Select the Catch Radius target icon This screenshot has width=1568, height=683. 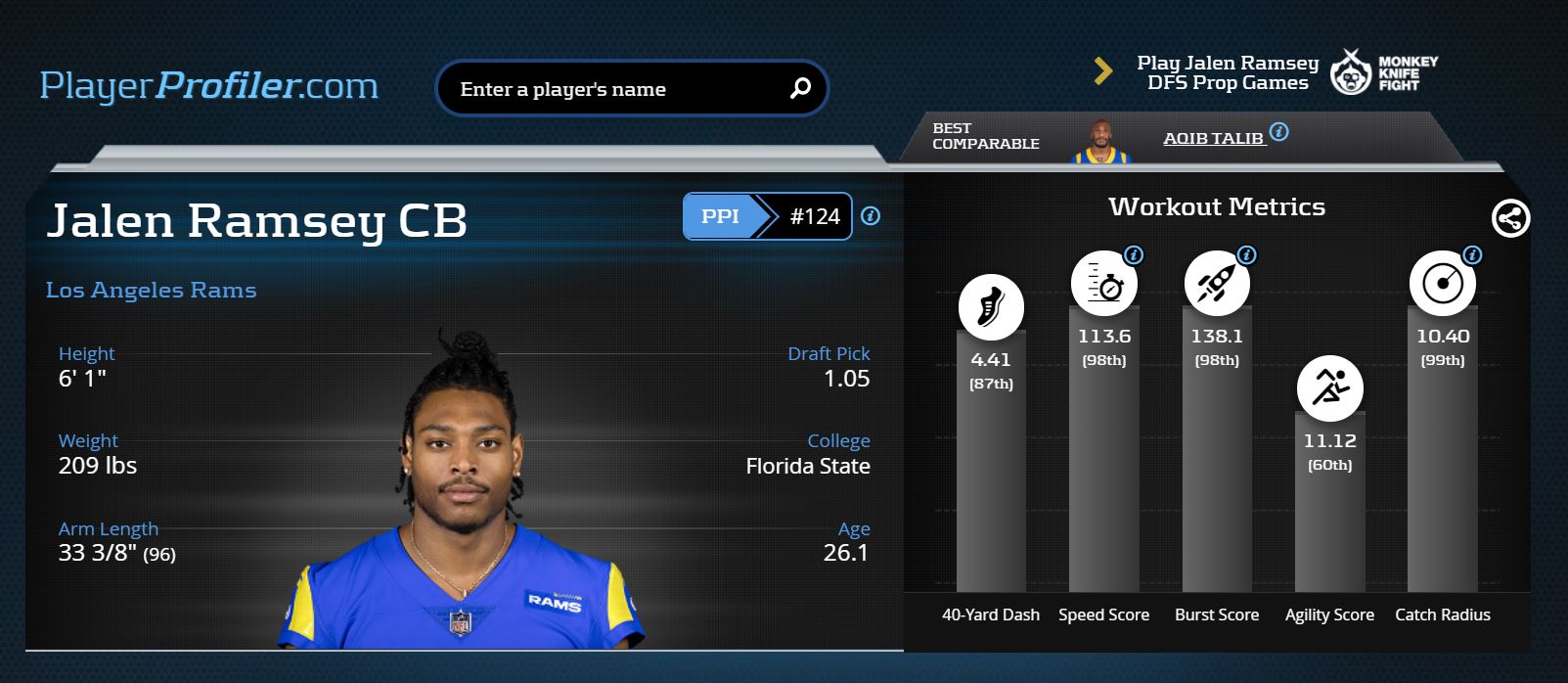click(1442, 285)
